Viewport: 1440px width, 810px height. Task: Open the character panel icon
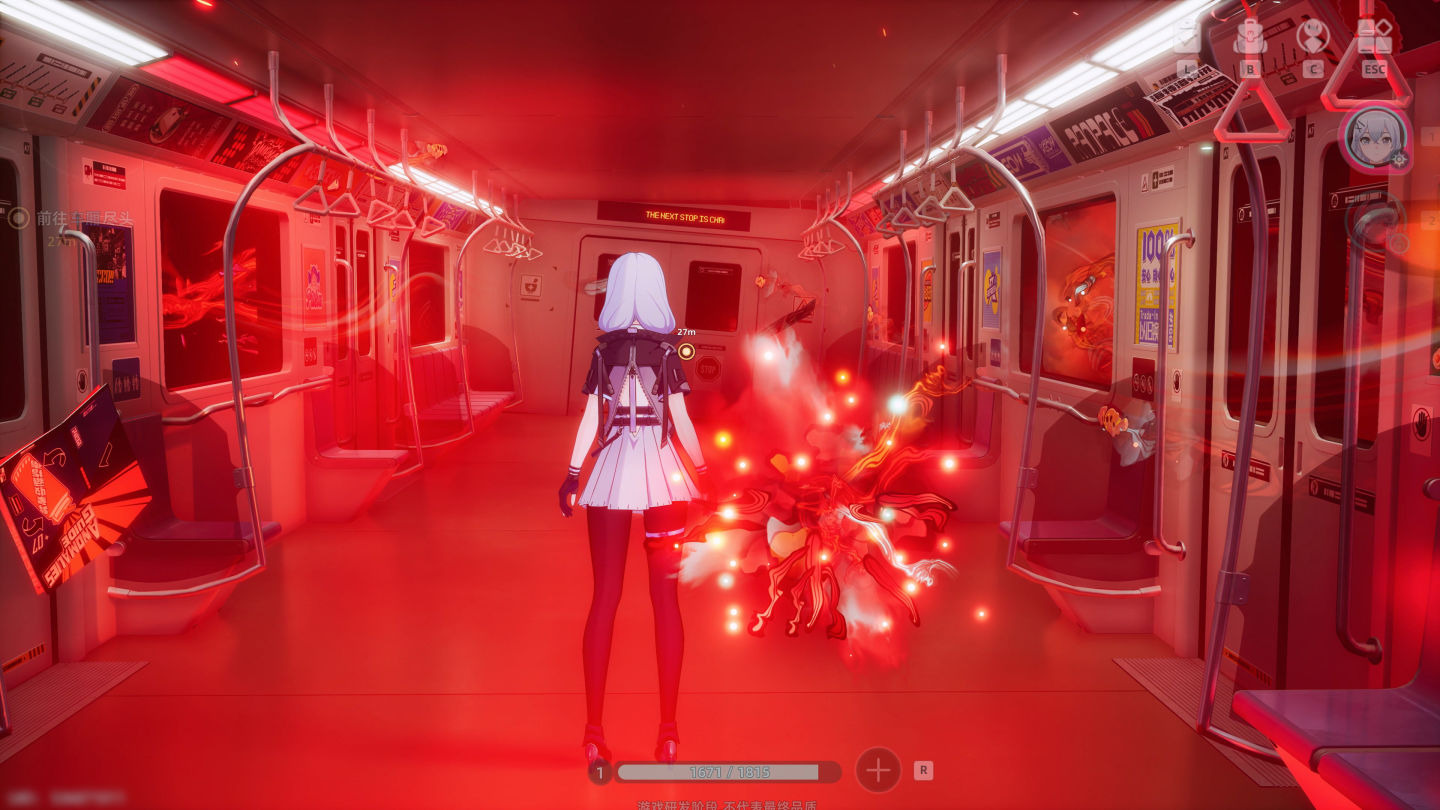[x=1312, y=38]
